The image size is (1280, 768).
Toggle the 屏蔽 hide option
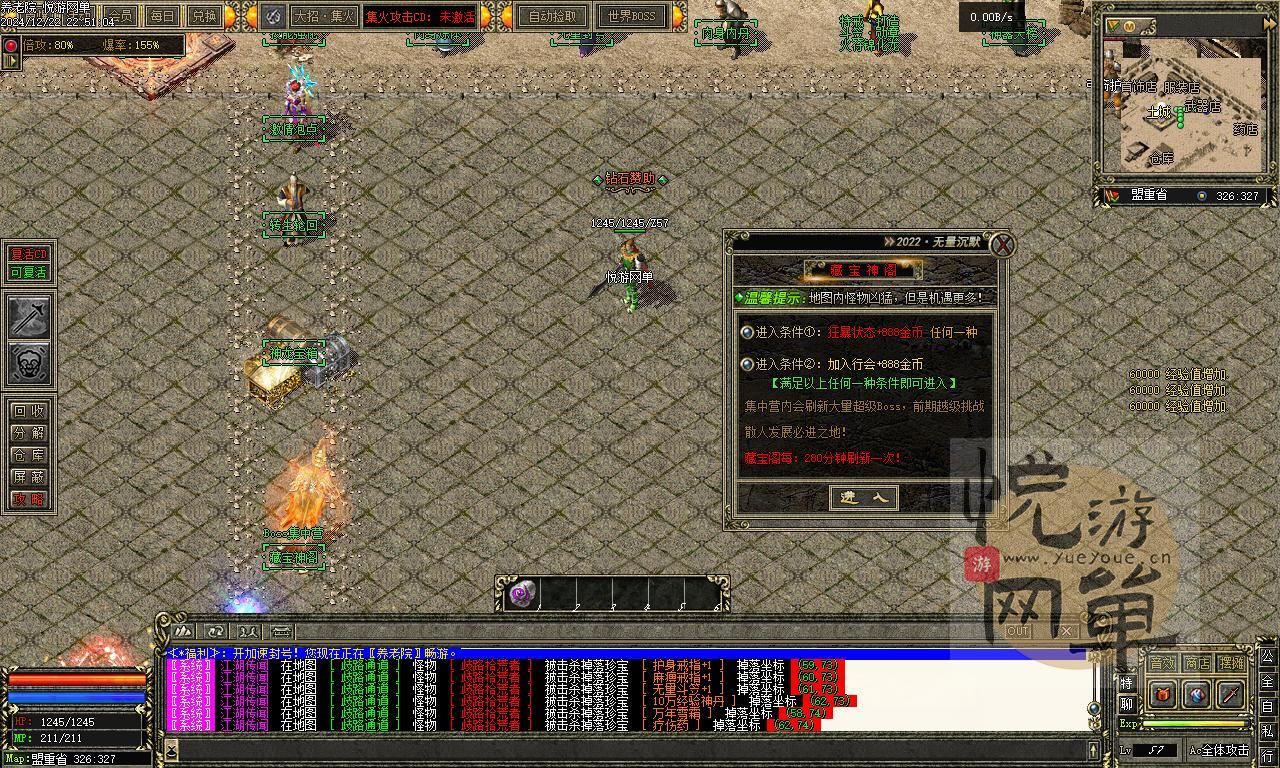coord(28,477)
